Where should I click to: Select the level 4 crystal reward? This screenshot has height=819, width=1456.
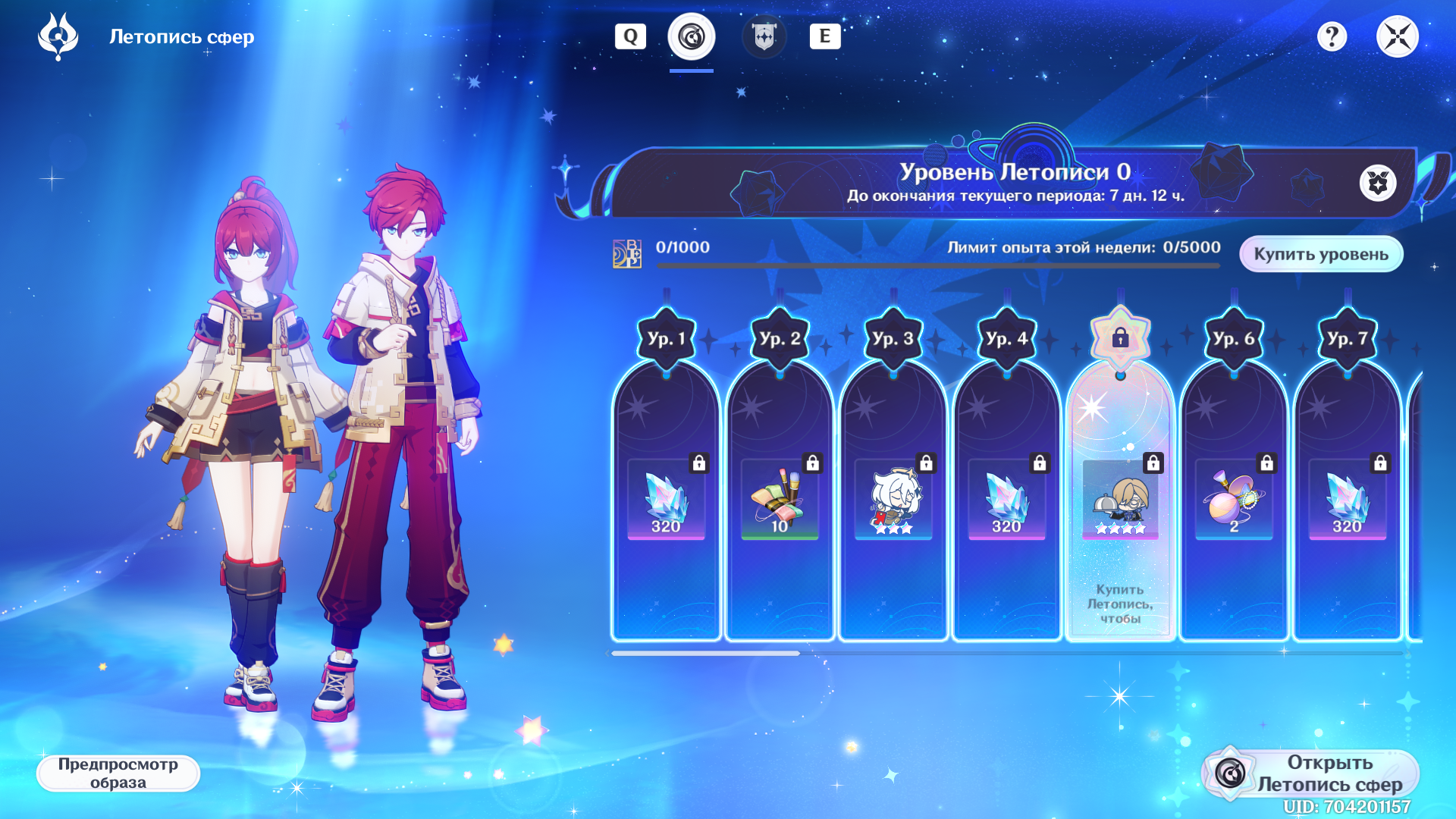[x=1006, y=500]
